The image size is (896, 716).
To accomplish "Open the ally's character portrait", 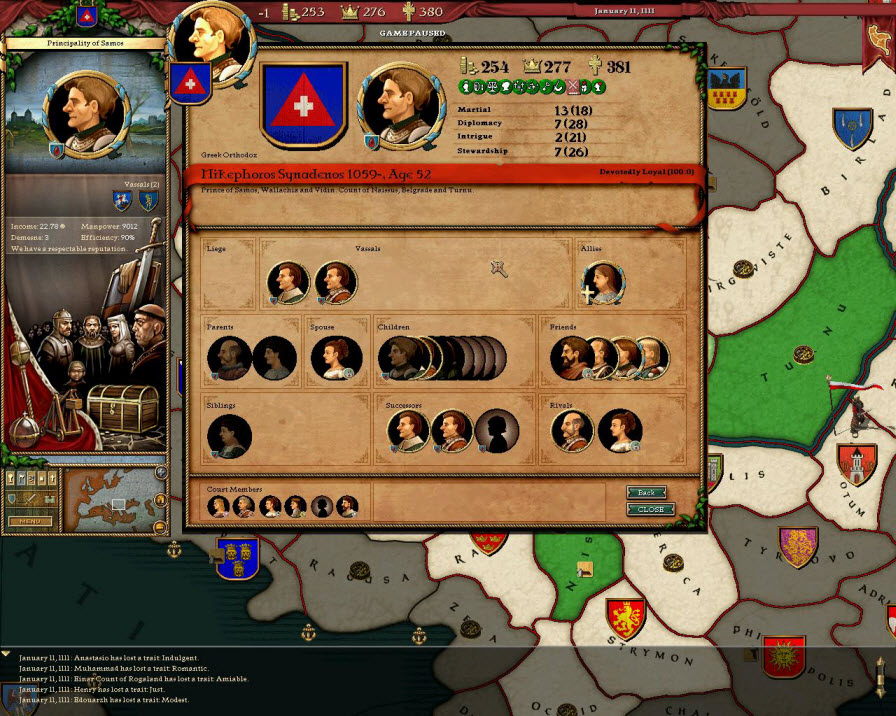I will pos(603,283).
